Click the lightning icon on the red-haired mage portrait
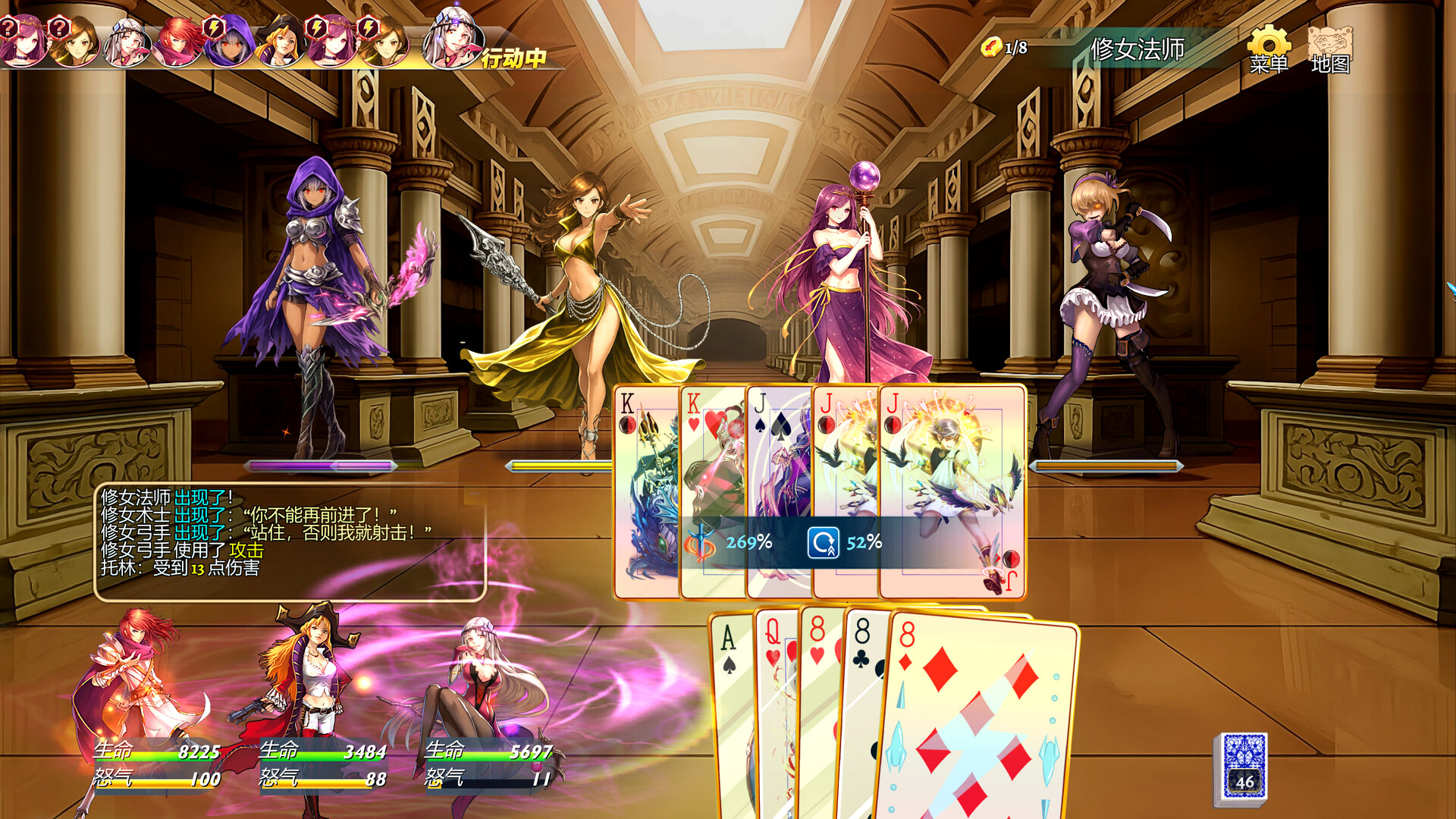Screen dimensions: 1456x819 pyautogui.click(x=369, y=27)
